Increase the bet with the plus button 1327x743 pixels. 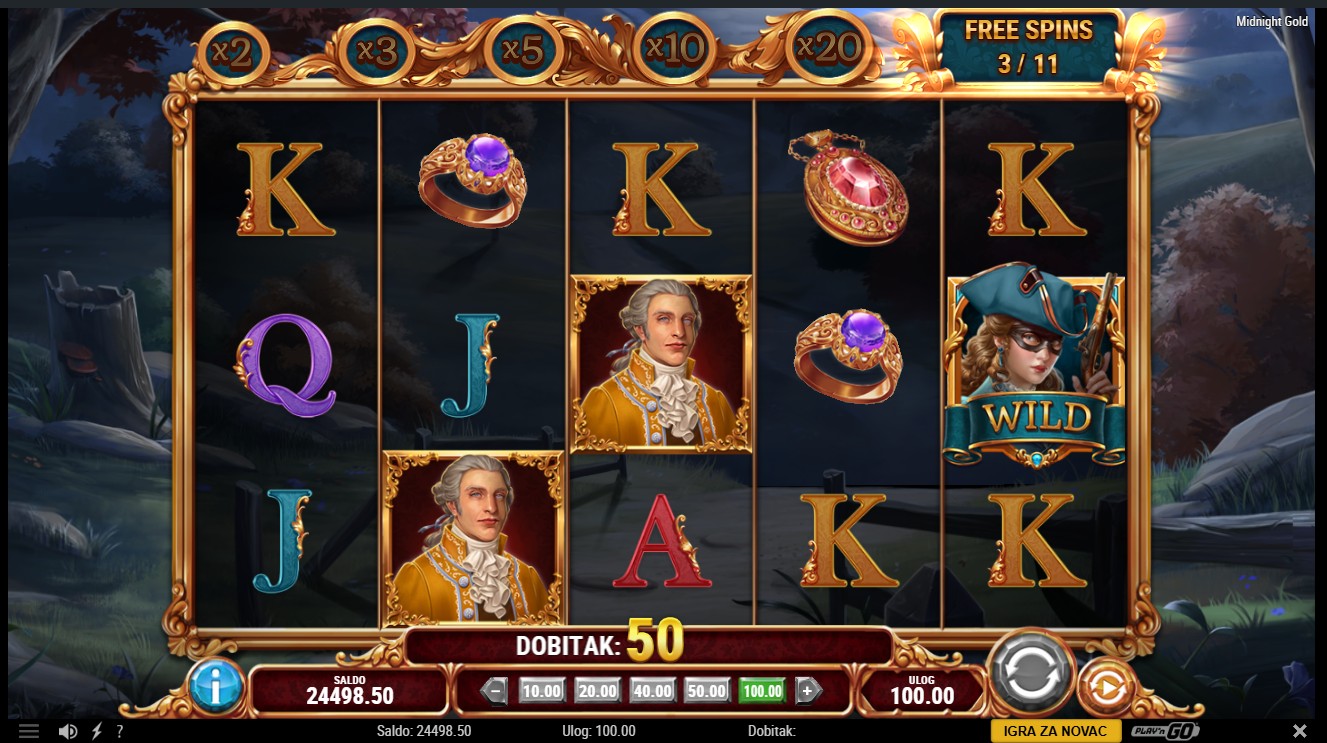coord(808,691)
